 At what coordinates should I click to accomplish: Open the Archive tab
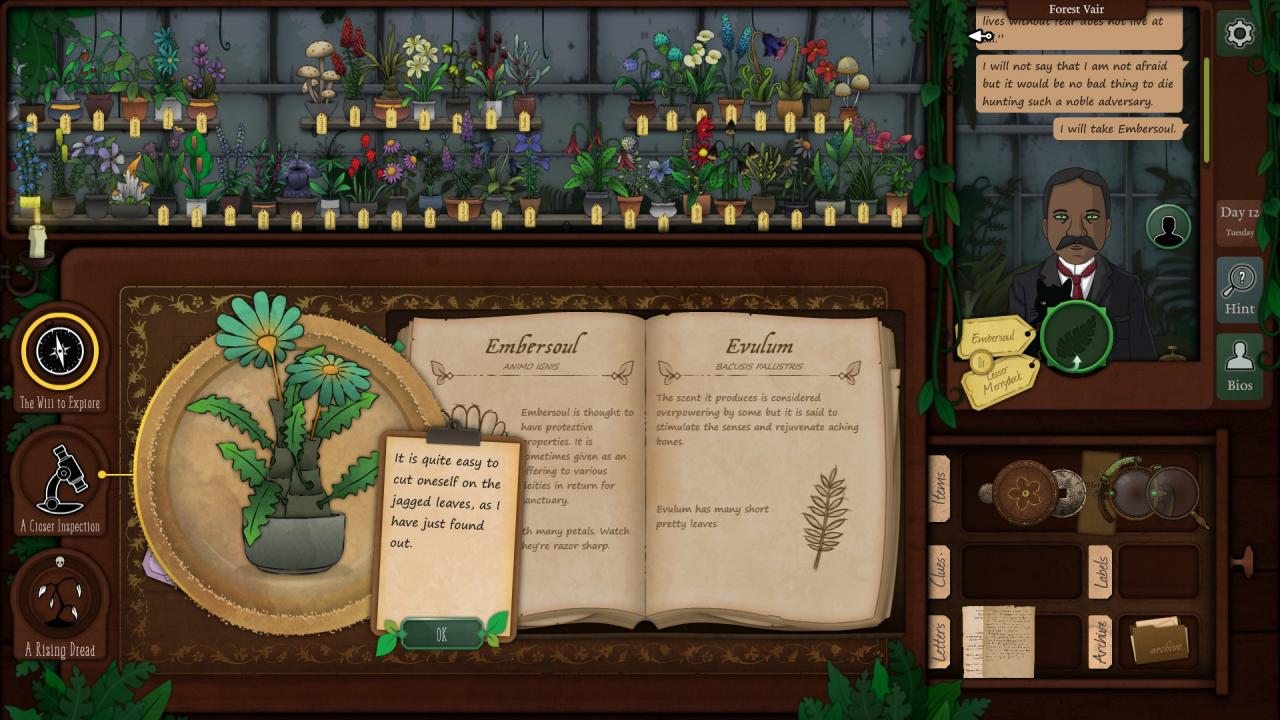1099,641
